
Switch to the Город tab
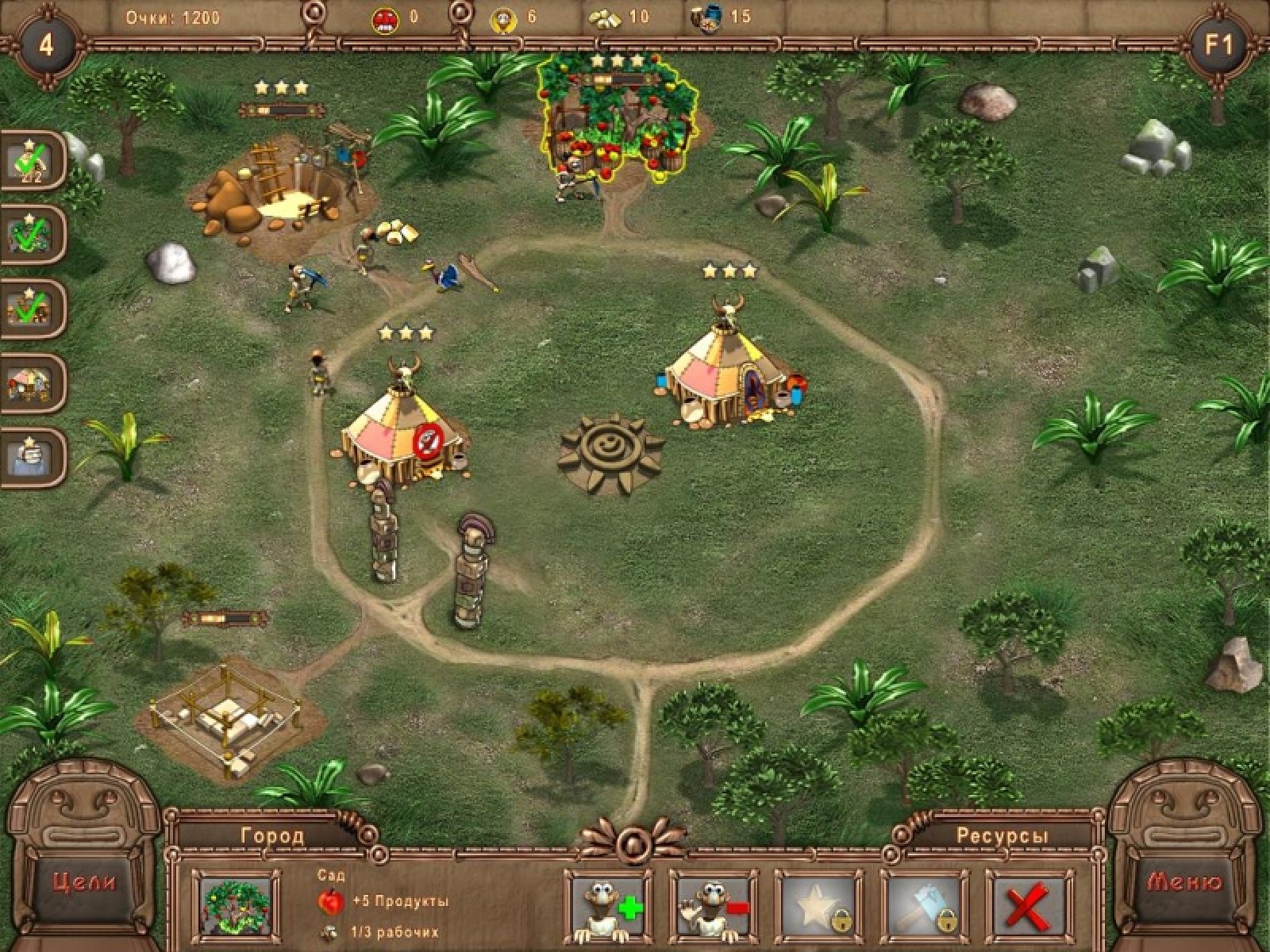(271, 835)
